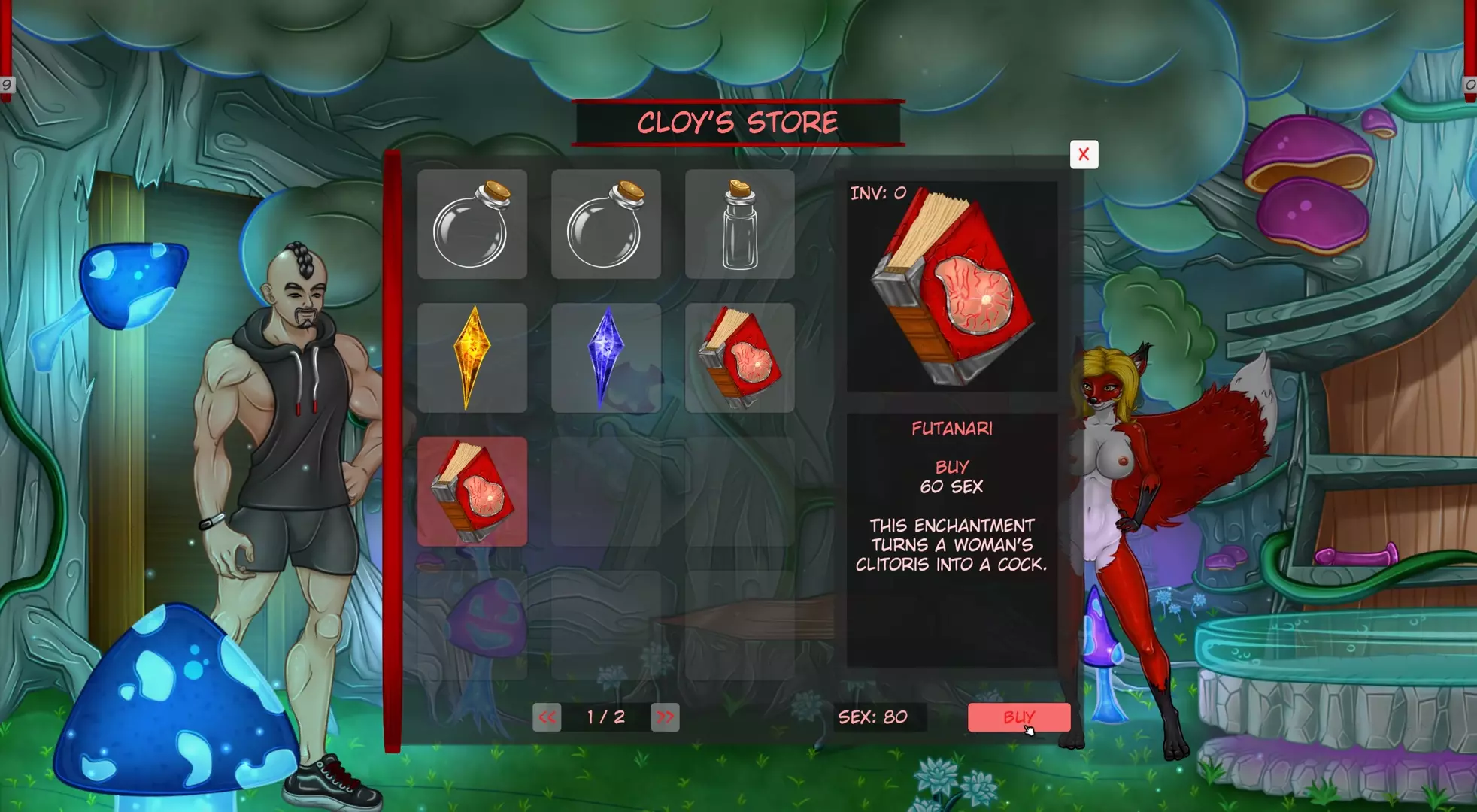Select the yellow crystal item
The image size is (1477, 812).
coord(472,358)
